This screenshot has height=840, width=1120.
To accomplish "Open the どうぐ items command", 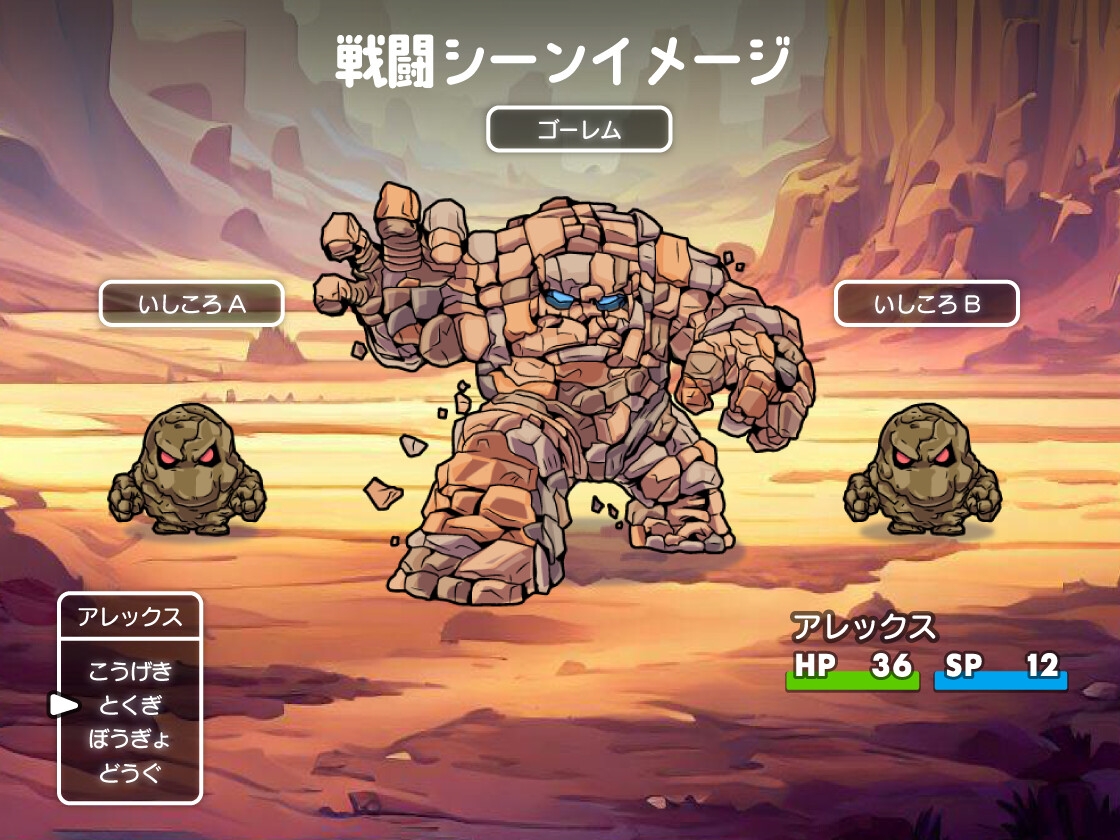I will 130,773.
